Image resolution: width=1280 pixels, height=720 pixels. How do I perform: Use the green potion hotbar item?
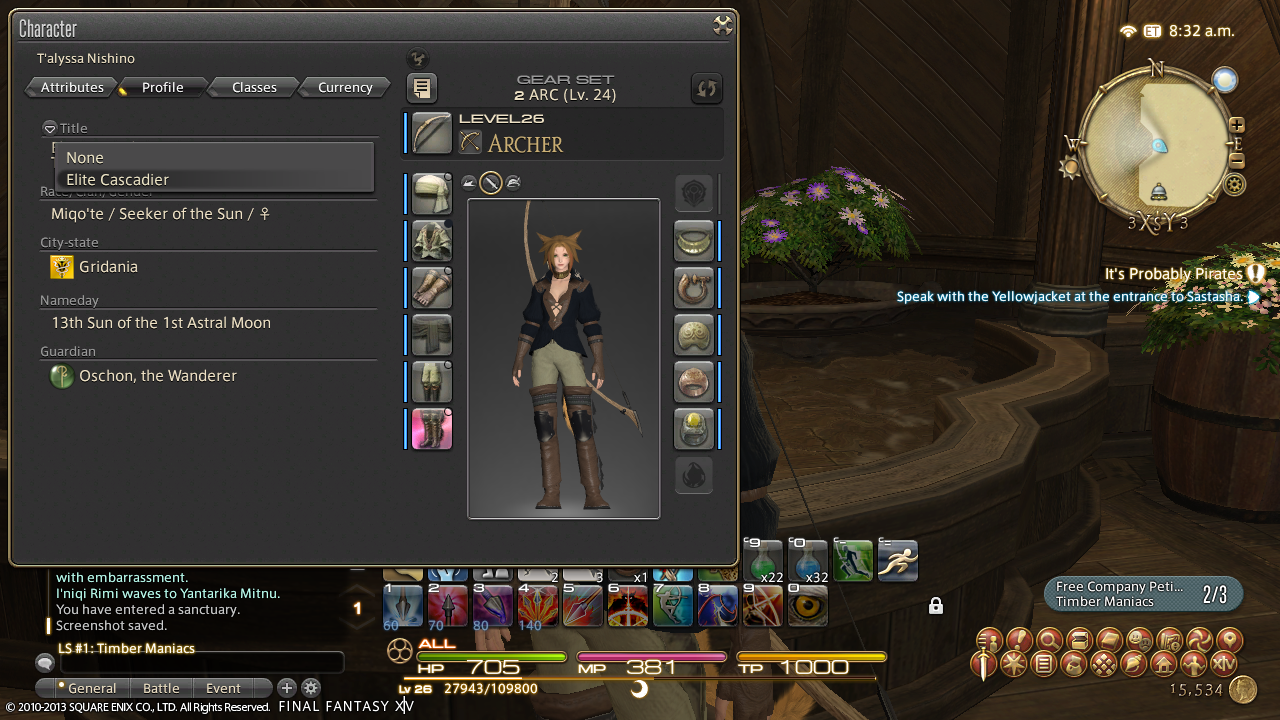tap(766, 562)
